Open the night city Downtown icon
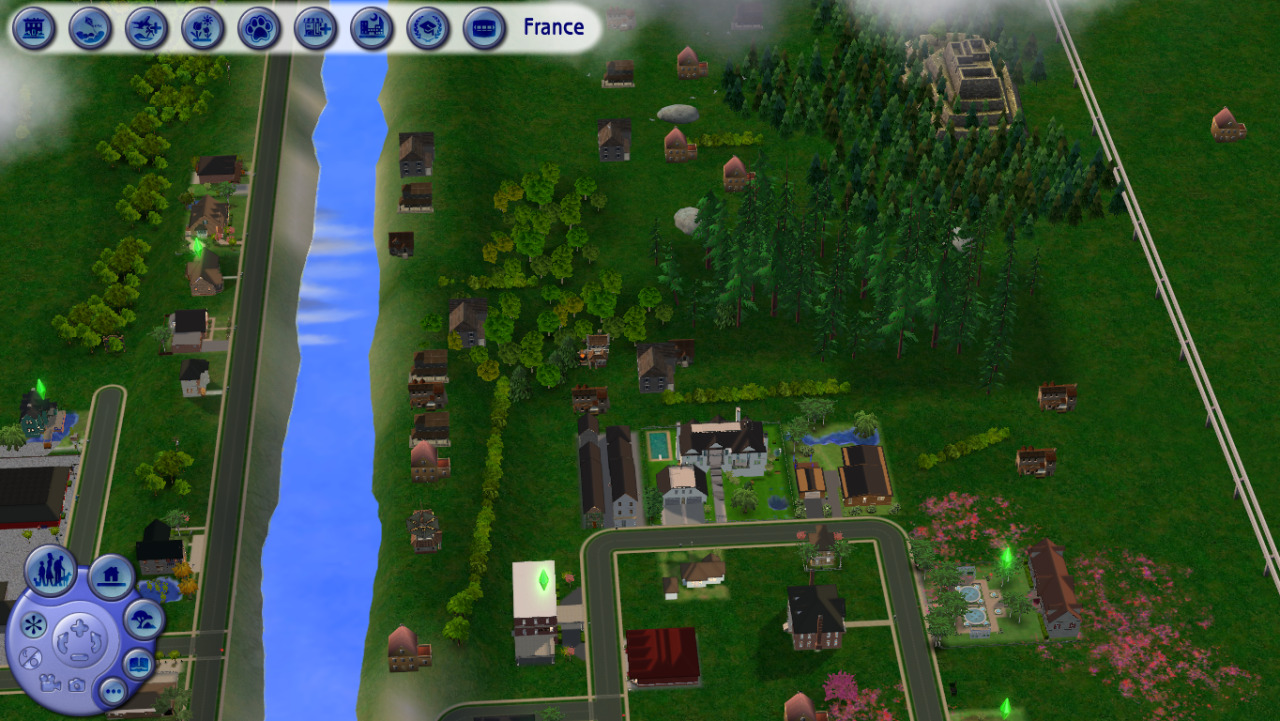 372,28
